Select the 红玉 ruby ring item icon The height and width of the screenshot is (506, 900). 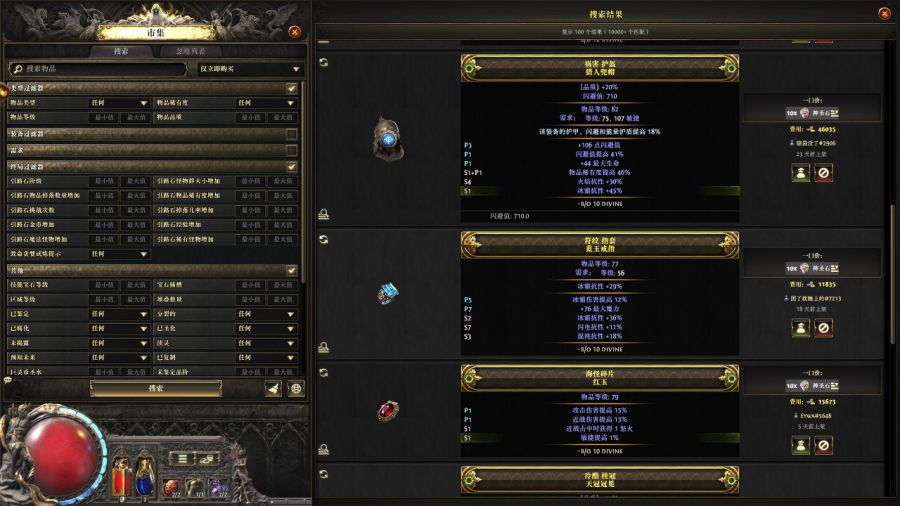point(388,411)
